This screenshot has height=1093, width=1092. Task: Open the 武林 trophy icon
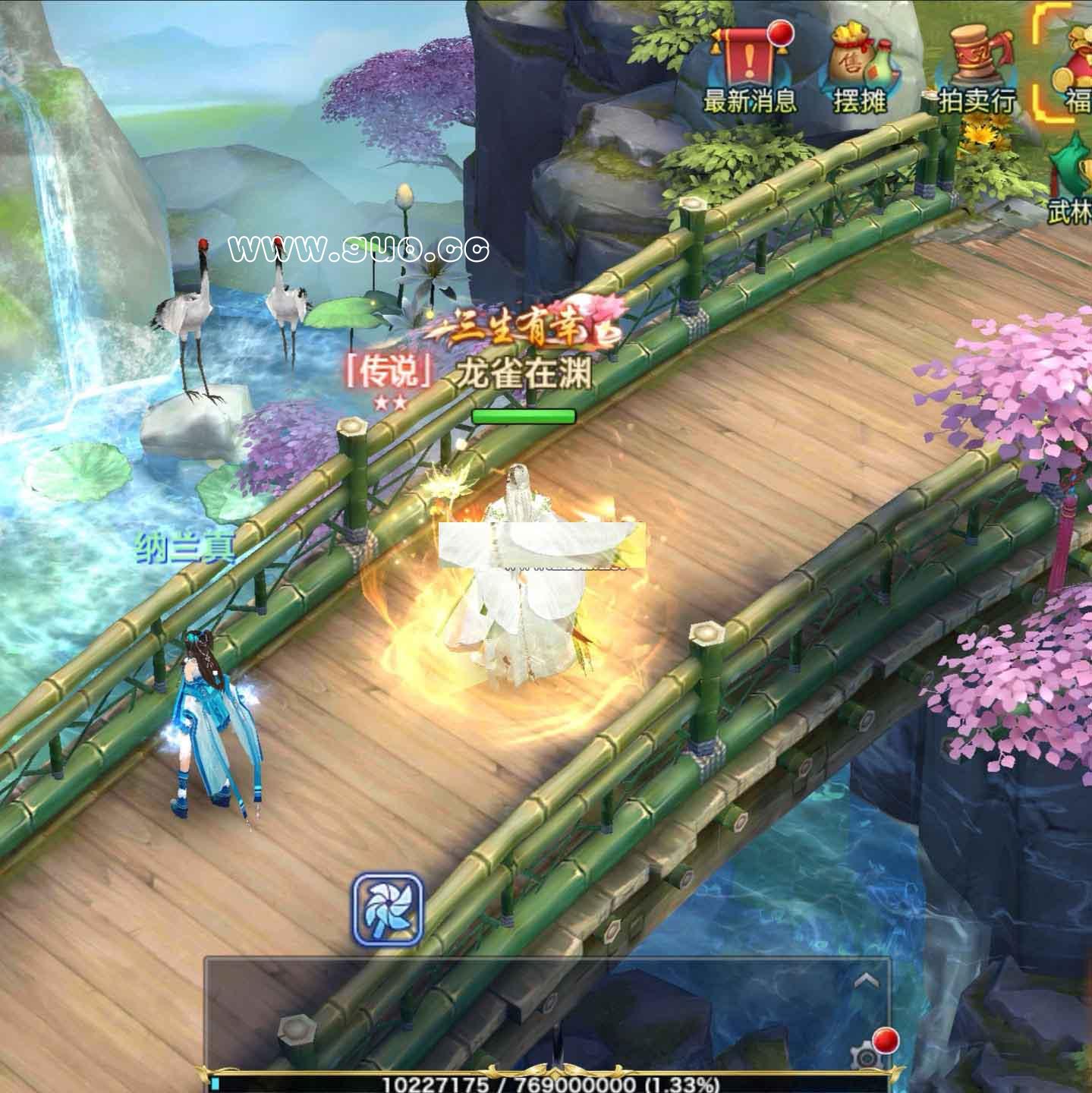coord(1072,178)
